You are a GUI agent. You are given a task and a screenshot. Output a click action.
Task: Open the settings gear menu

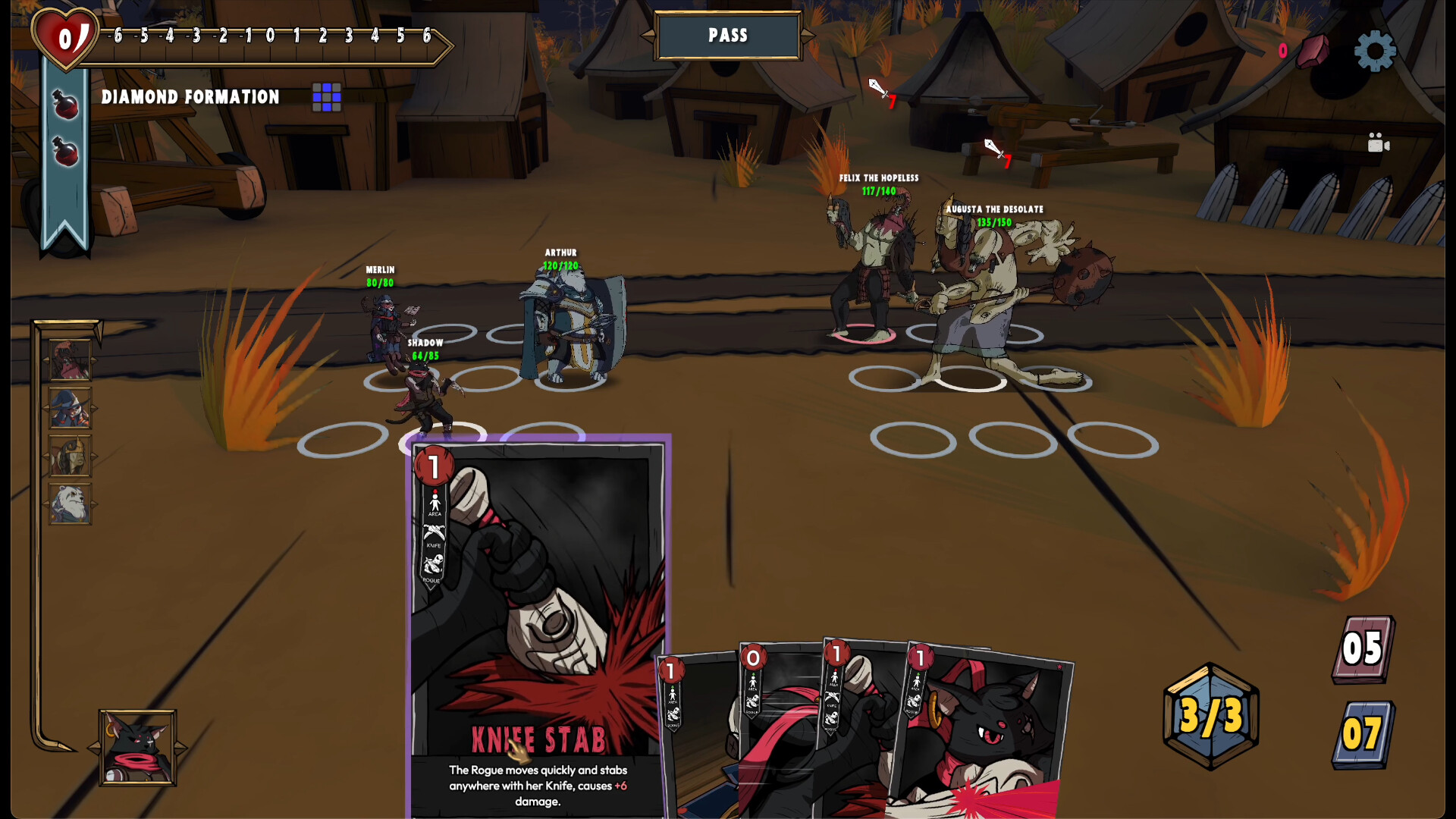(x=1374, y=51)
